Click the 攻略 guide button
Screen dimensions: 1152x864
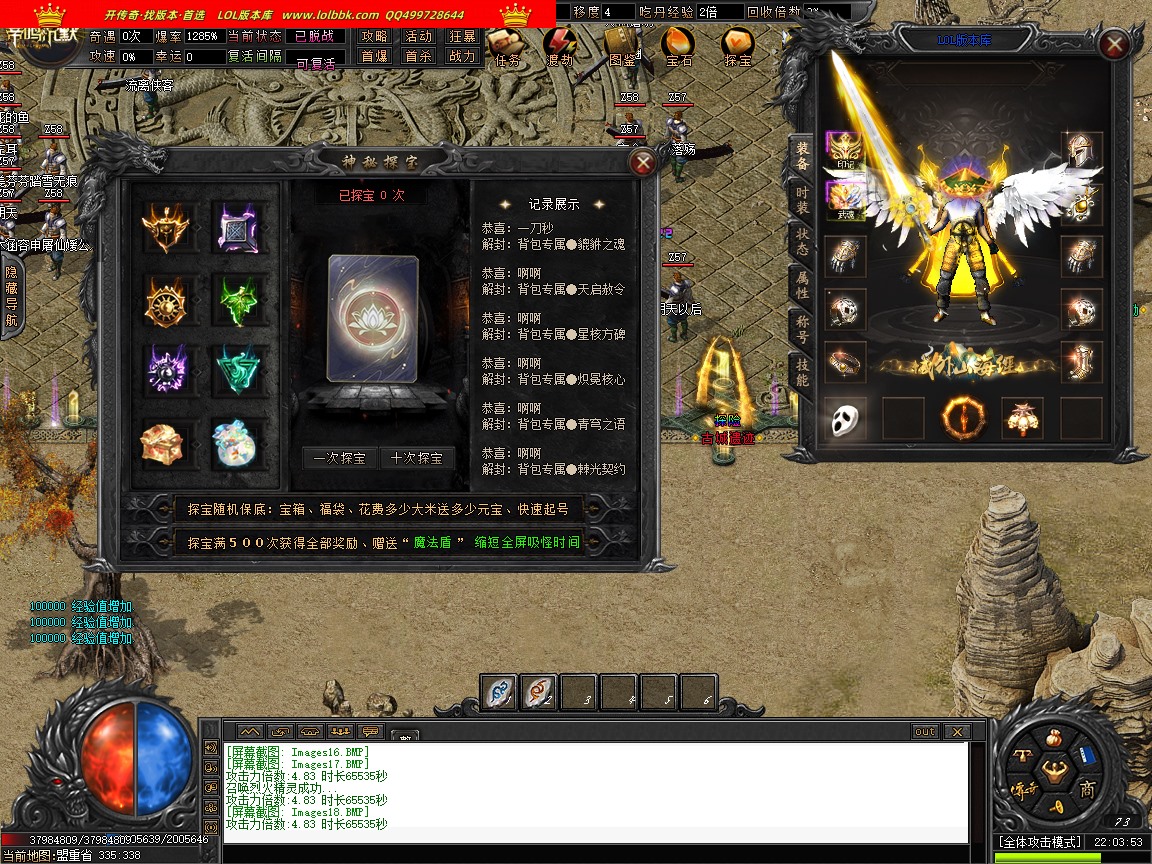tap(375, 36)
